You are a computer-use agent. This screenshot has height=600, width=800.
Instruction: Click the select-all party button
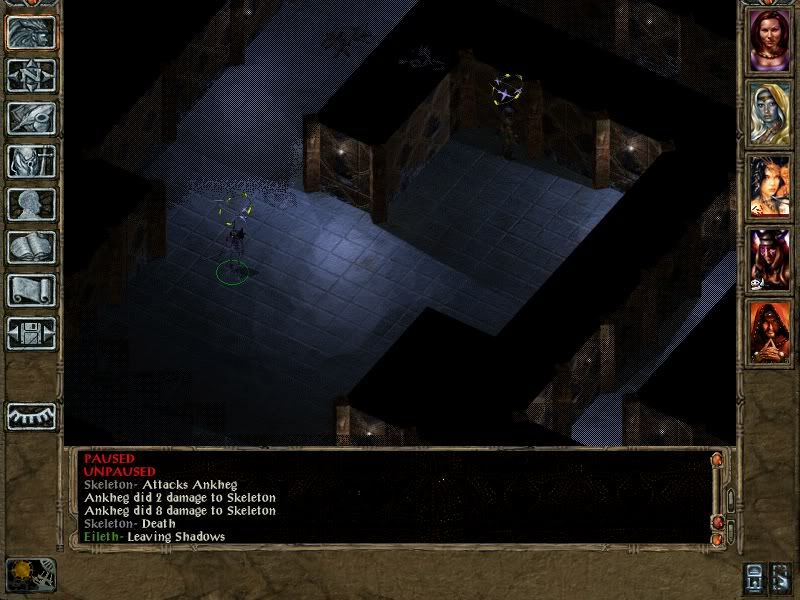[781, 579]
